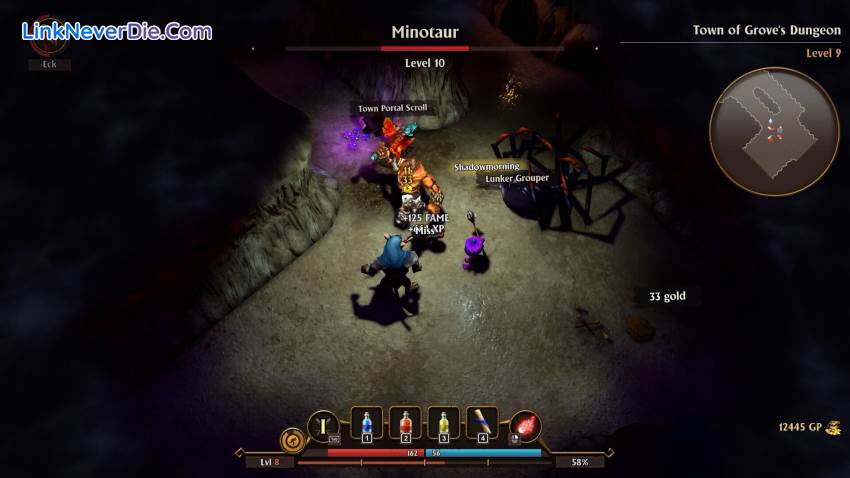The image size is (850, 478).
Task: Use the red health potion in slot 2
Action: tap(405, 425)
